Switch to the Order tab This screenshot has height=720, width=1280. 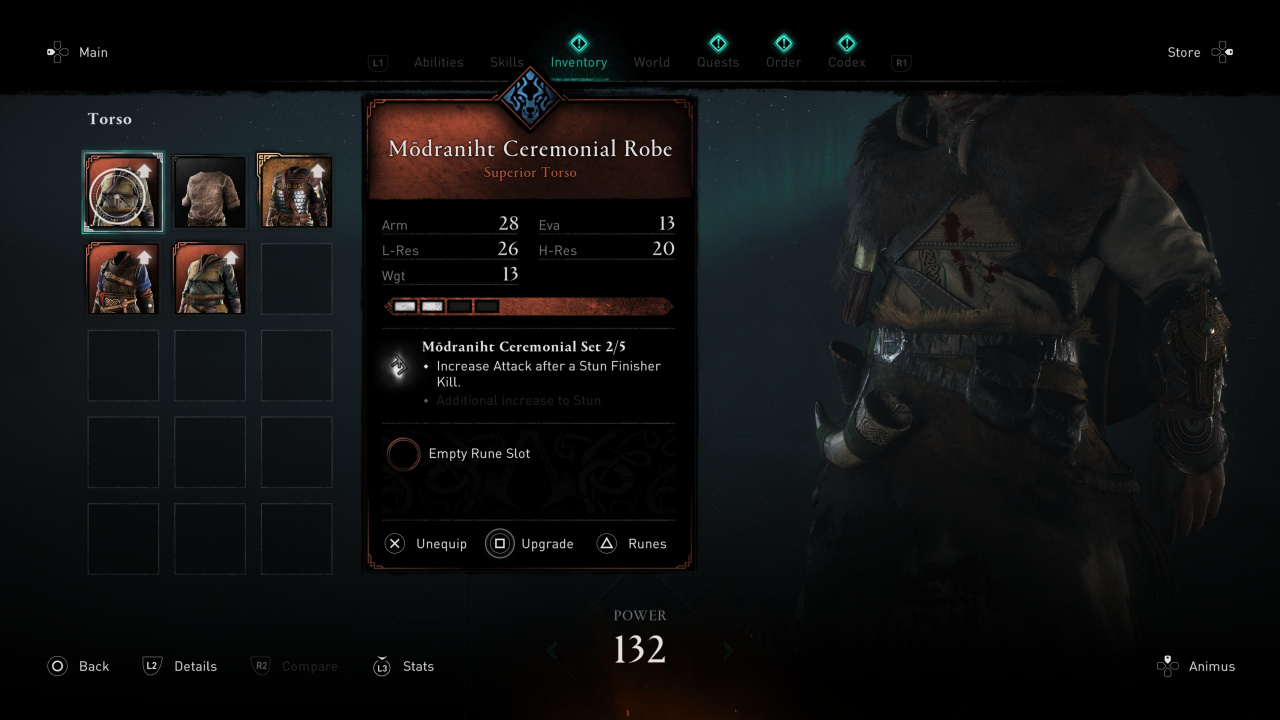783,62
